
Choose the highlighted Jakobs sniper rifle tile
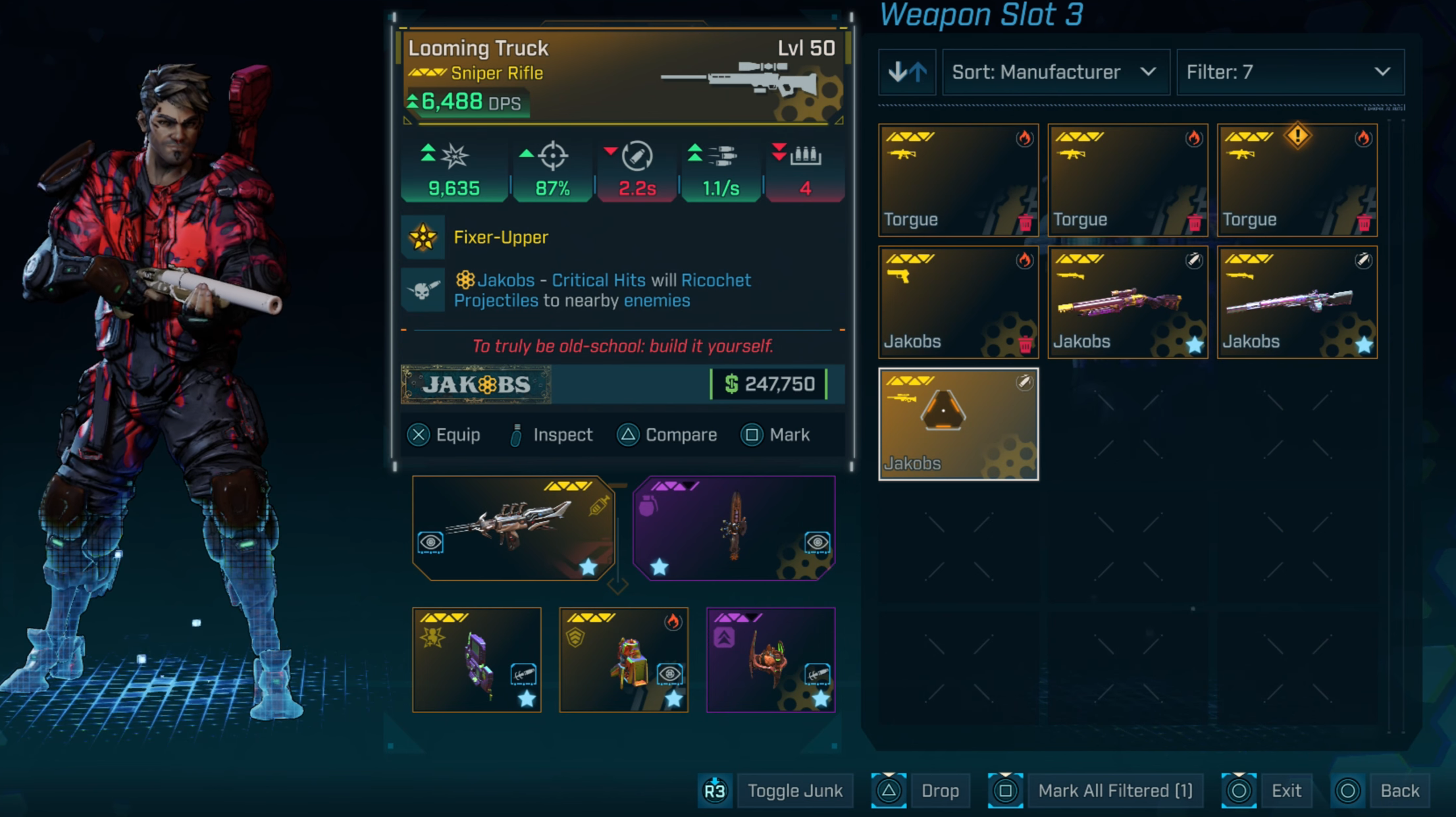point(958,424)
